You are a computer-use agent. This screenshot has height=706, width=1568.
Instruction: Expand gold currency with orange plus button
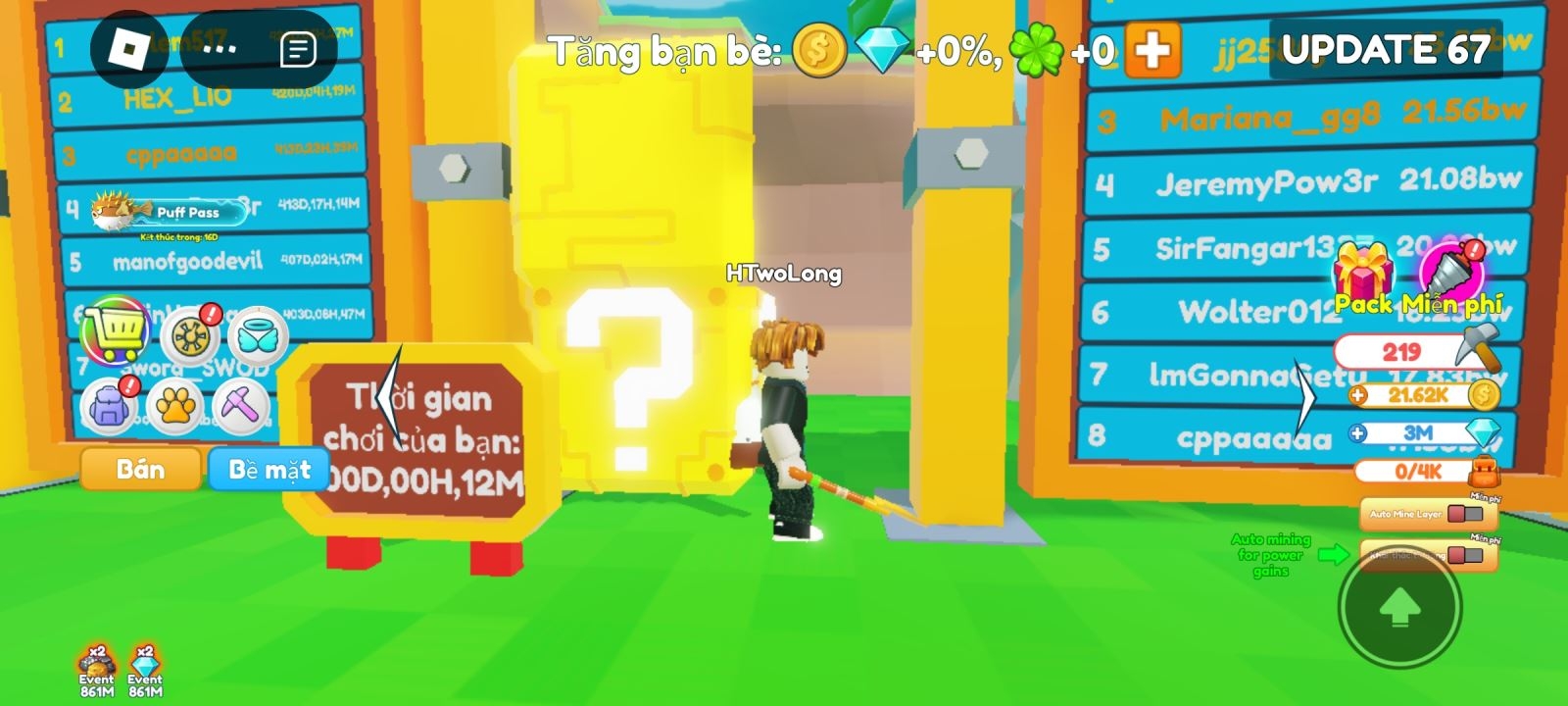(x=1356, y=394)
